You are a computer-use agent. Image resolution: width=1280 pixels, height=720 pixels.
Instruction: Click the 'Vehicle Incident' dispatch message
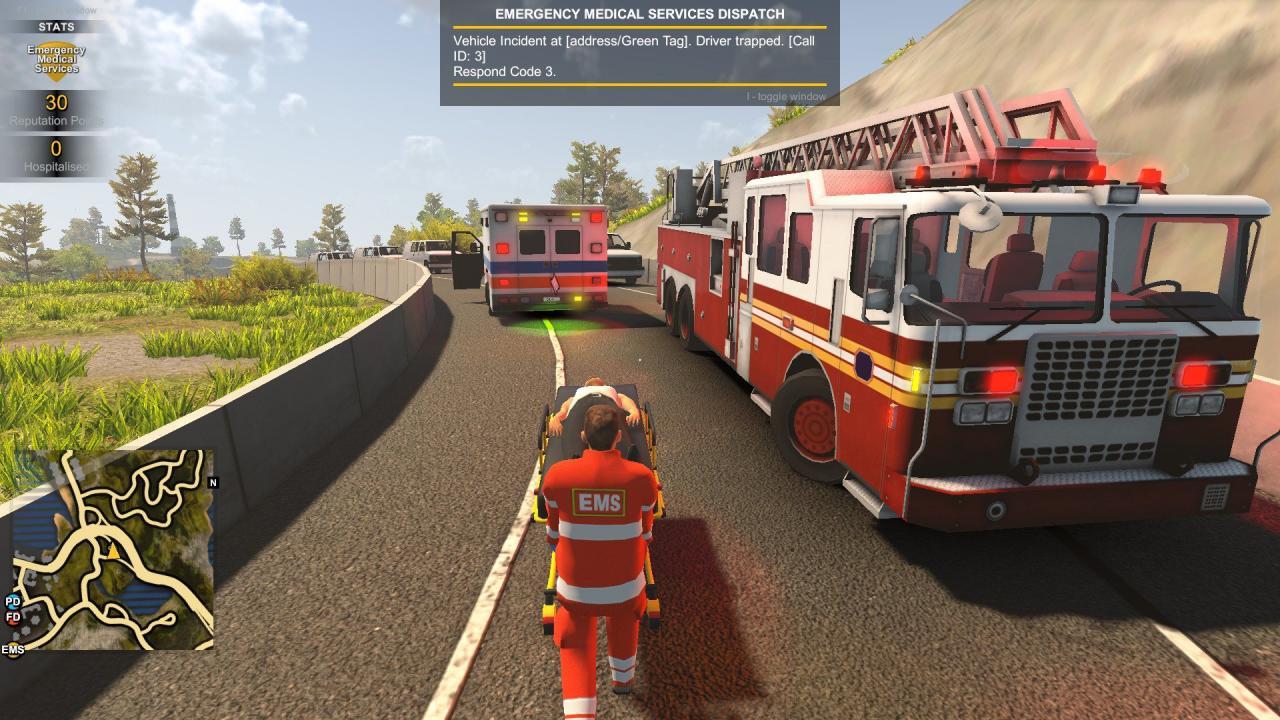coord(503,43)
